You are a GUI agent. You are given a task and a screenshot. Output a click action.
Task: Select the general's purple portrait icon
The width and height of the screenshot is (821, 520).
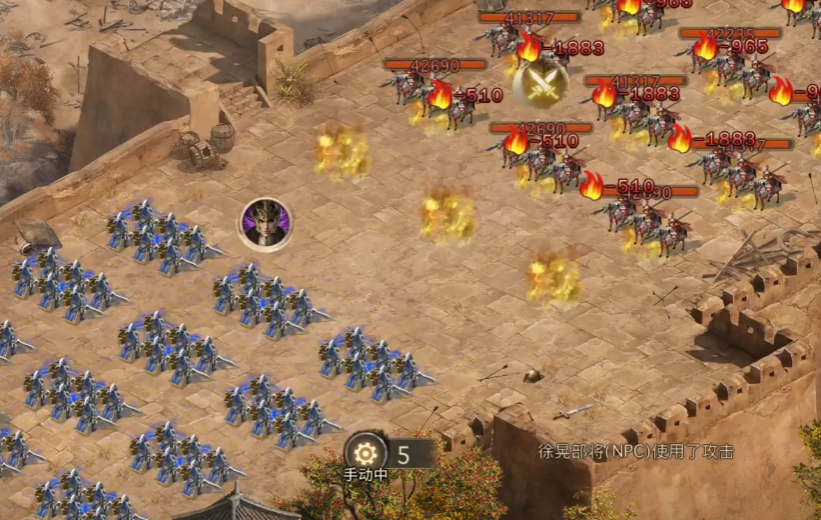coord(265,224)
